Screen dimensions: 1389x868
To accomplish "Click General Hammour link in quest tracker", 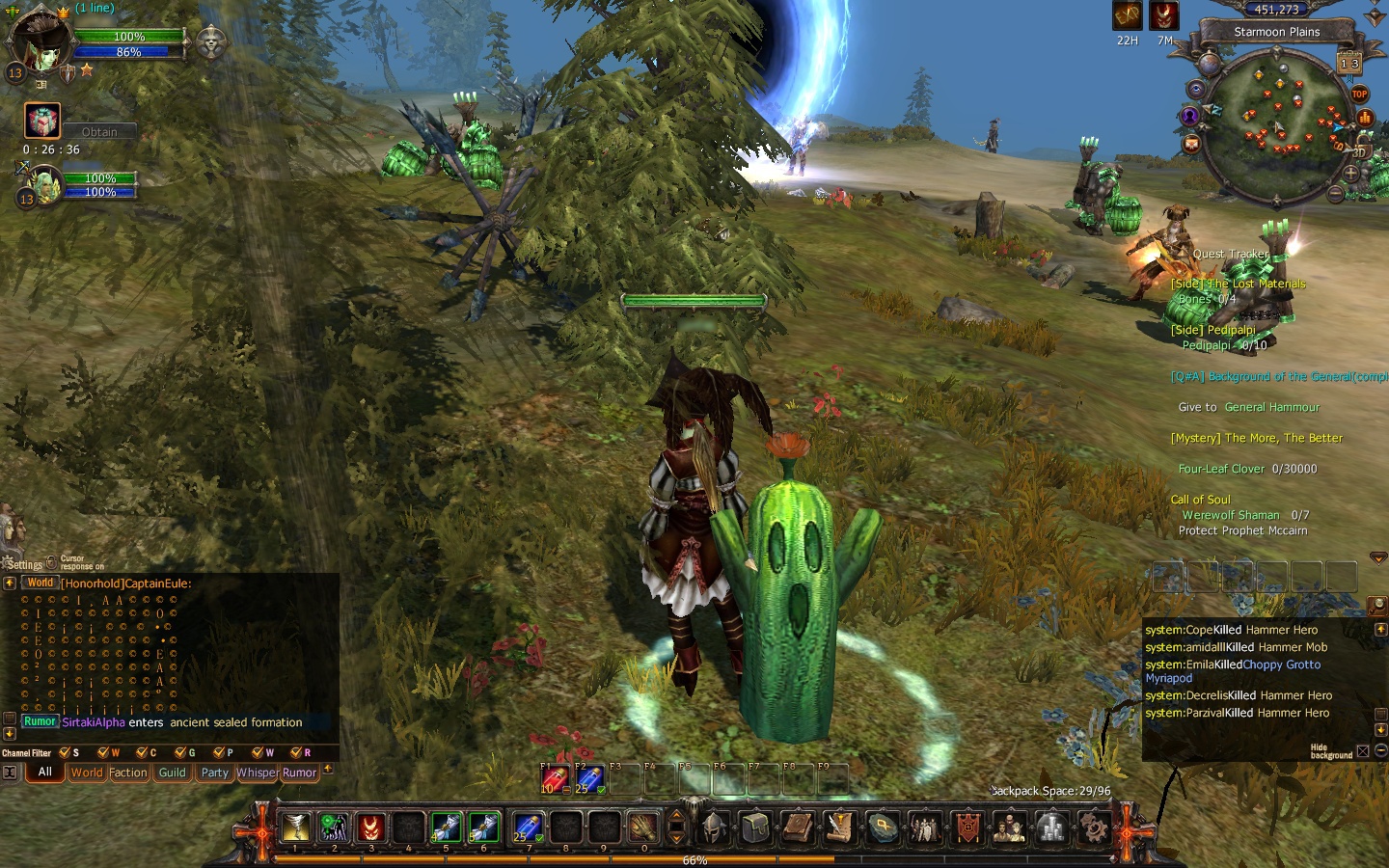I will tap(1271, 407).
